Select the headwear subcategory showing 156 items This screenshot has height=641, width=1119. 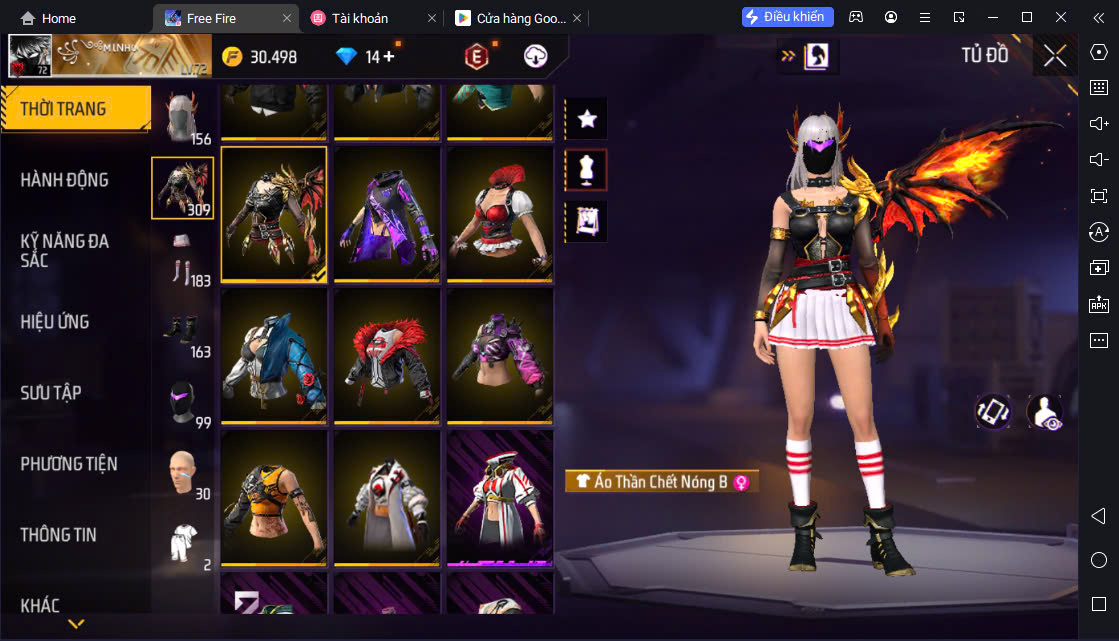(x=182, y=117)
